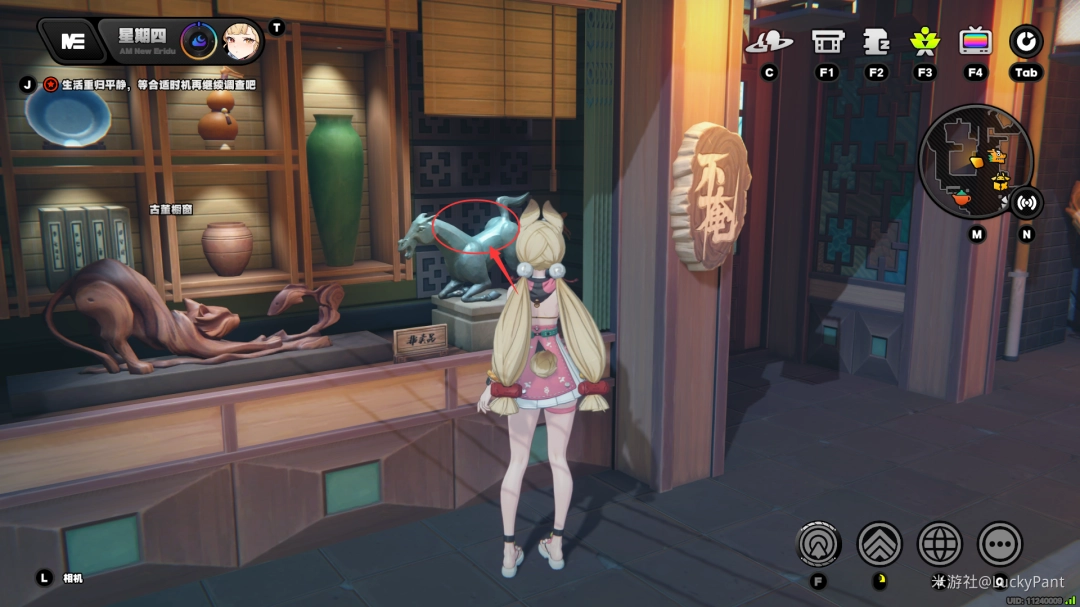Open the camera (相机) button

pos(44,577)
